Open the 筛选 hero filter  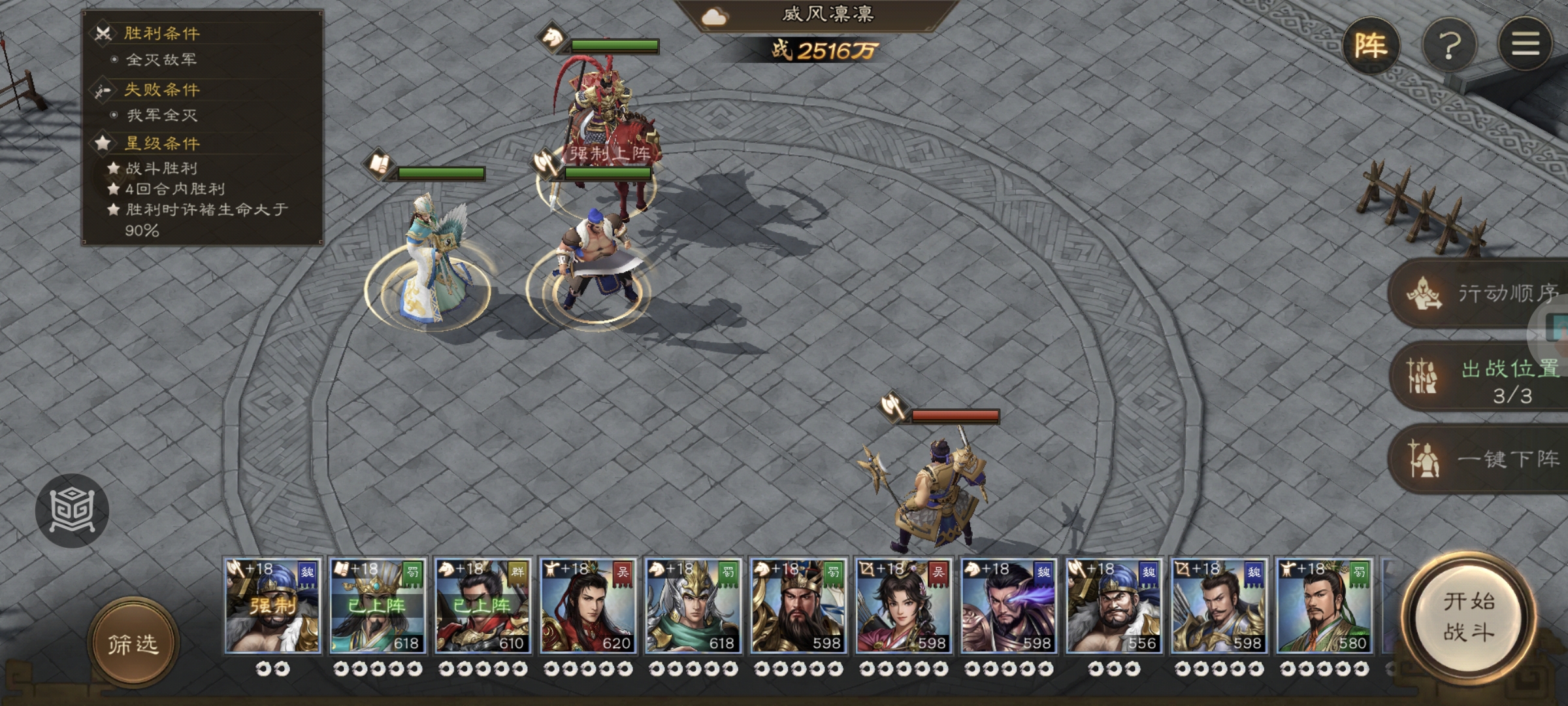tap(133, 644)
